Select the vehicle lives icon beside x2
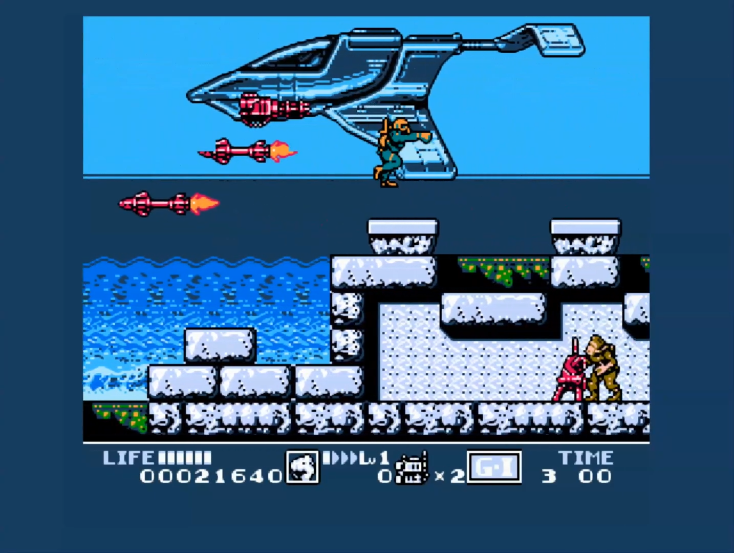The width and height of the screenshot is (734, 553). tap(412, 468)
